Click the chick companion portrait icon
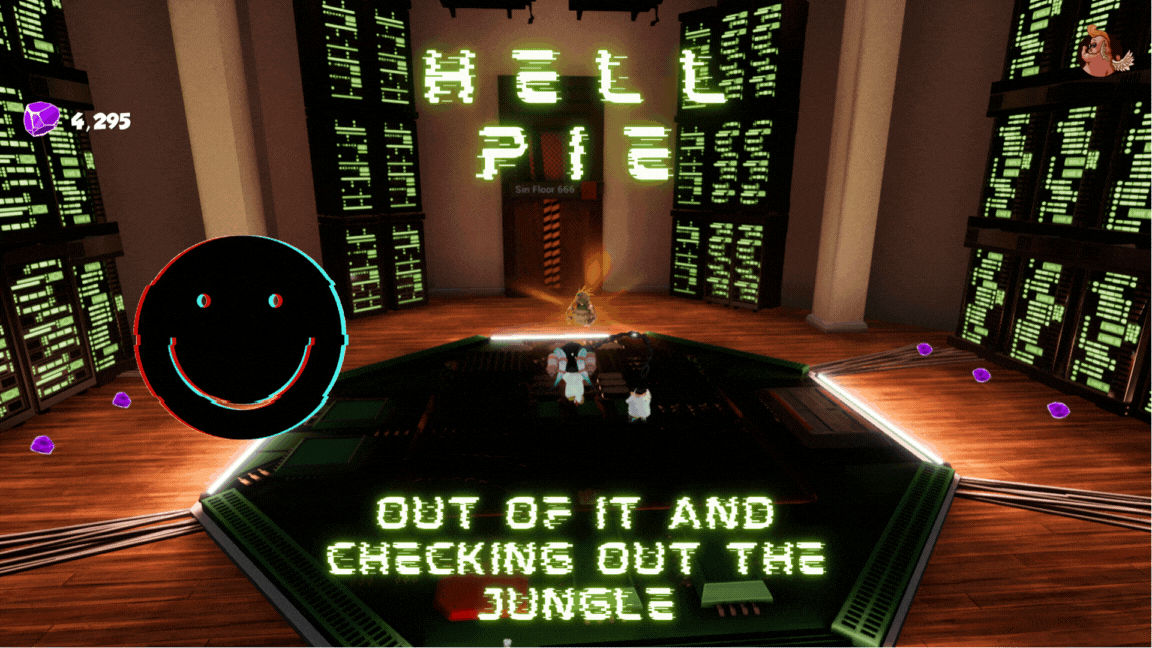 point(1109,50)
